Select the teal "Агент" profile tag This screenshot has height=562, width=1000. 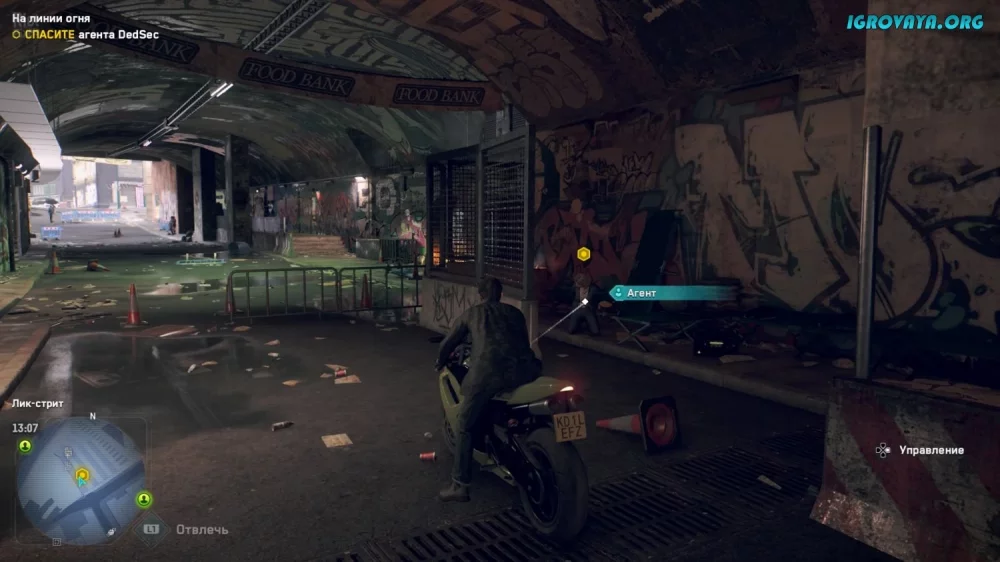coord(670,293)
